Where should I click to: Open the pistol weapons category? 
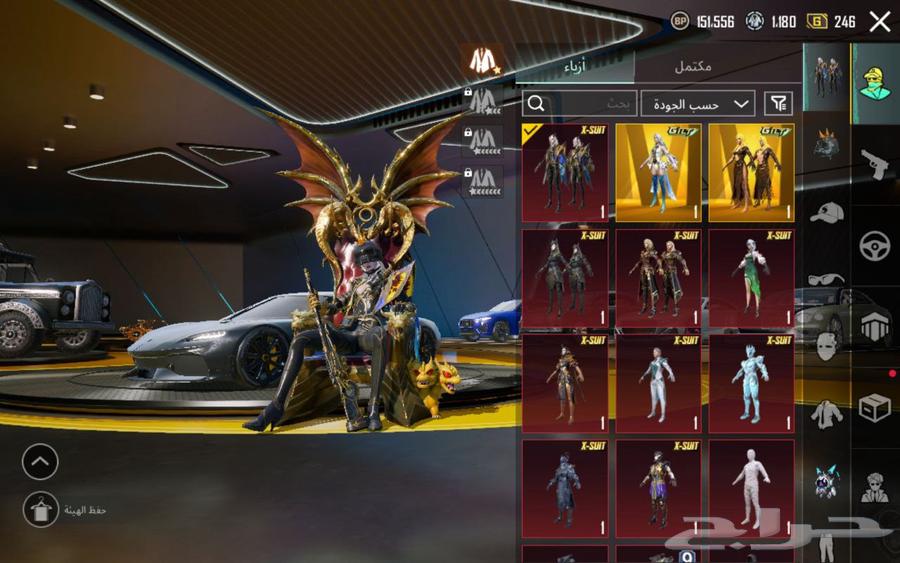(875, 163)
